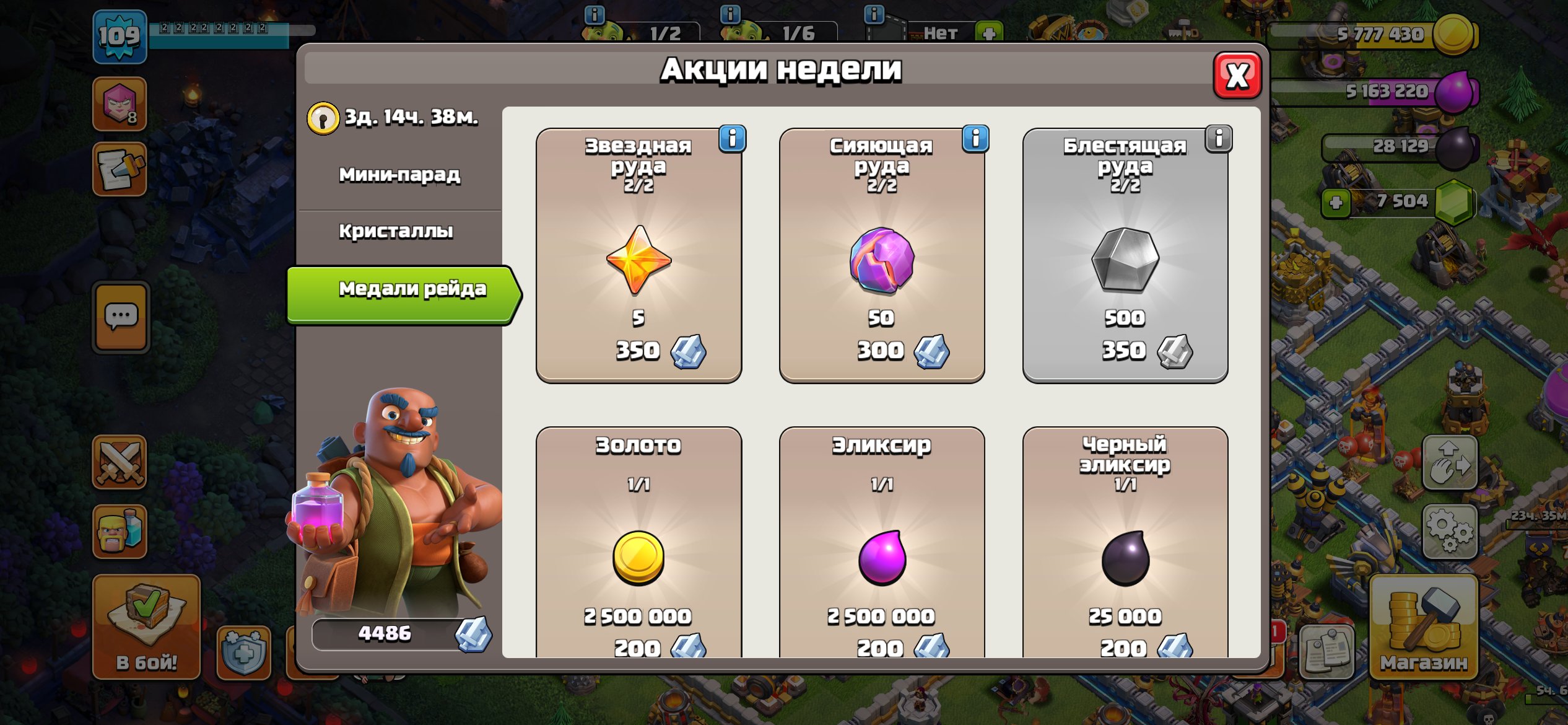1568x725 pixels.
Task: Click the experience progress bar at top left
Action: 226,27
